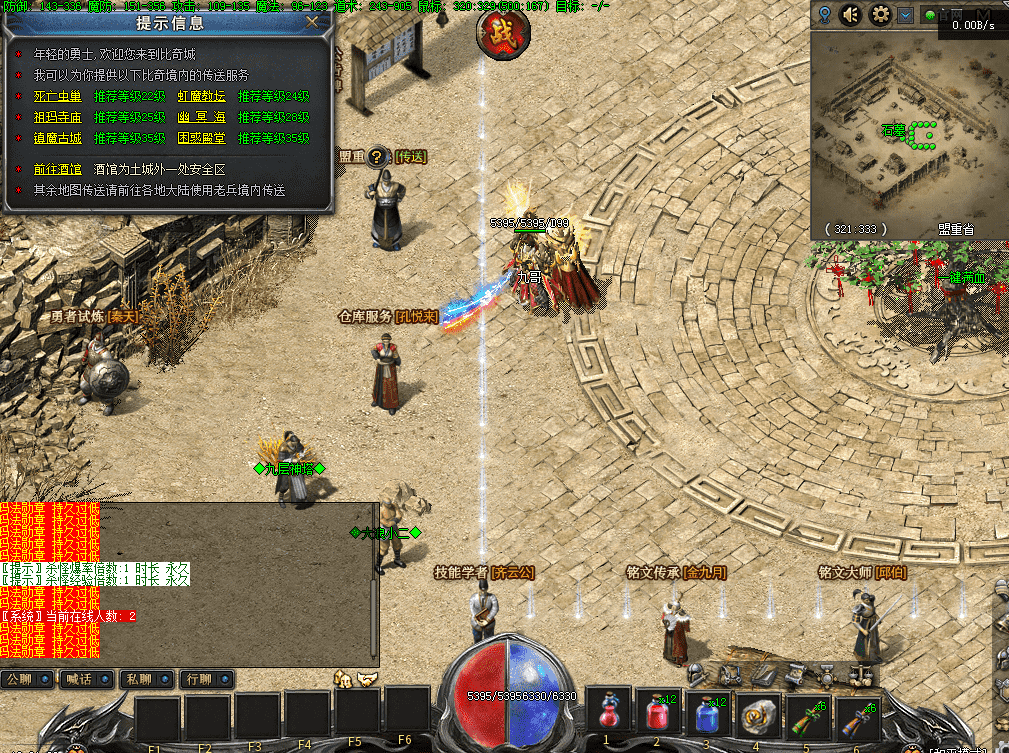The height and width of the screenshot is (753, 1009).
Task: Click the blue map pin icon
Action: [824, 15]
